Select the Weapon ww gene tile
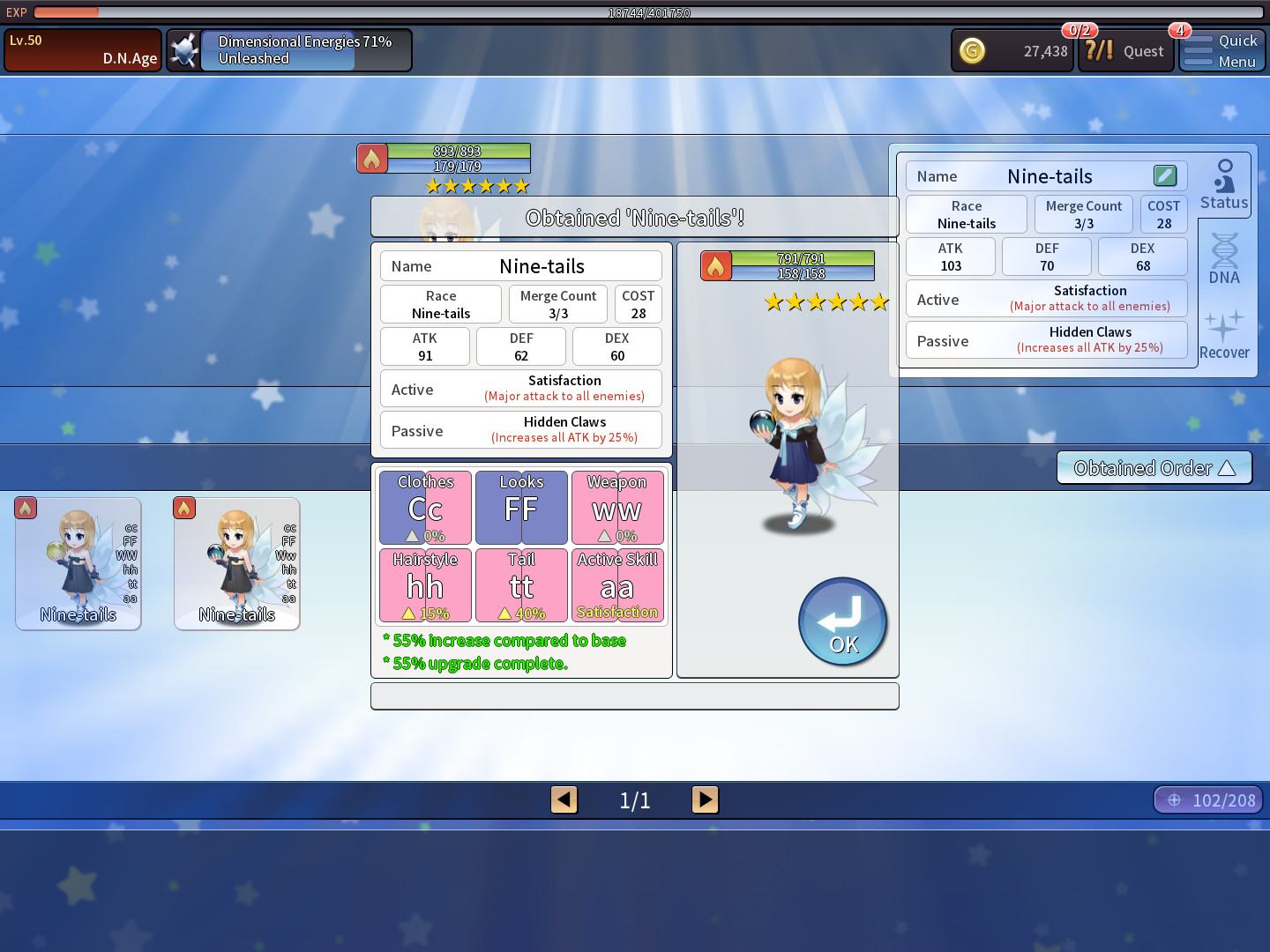 pyautogui.click(x=617, y=508)
